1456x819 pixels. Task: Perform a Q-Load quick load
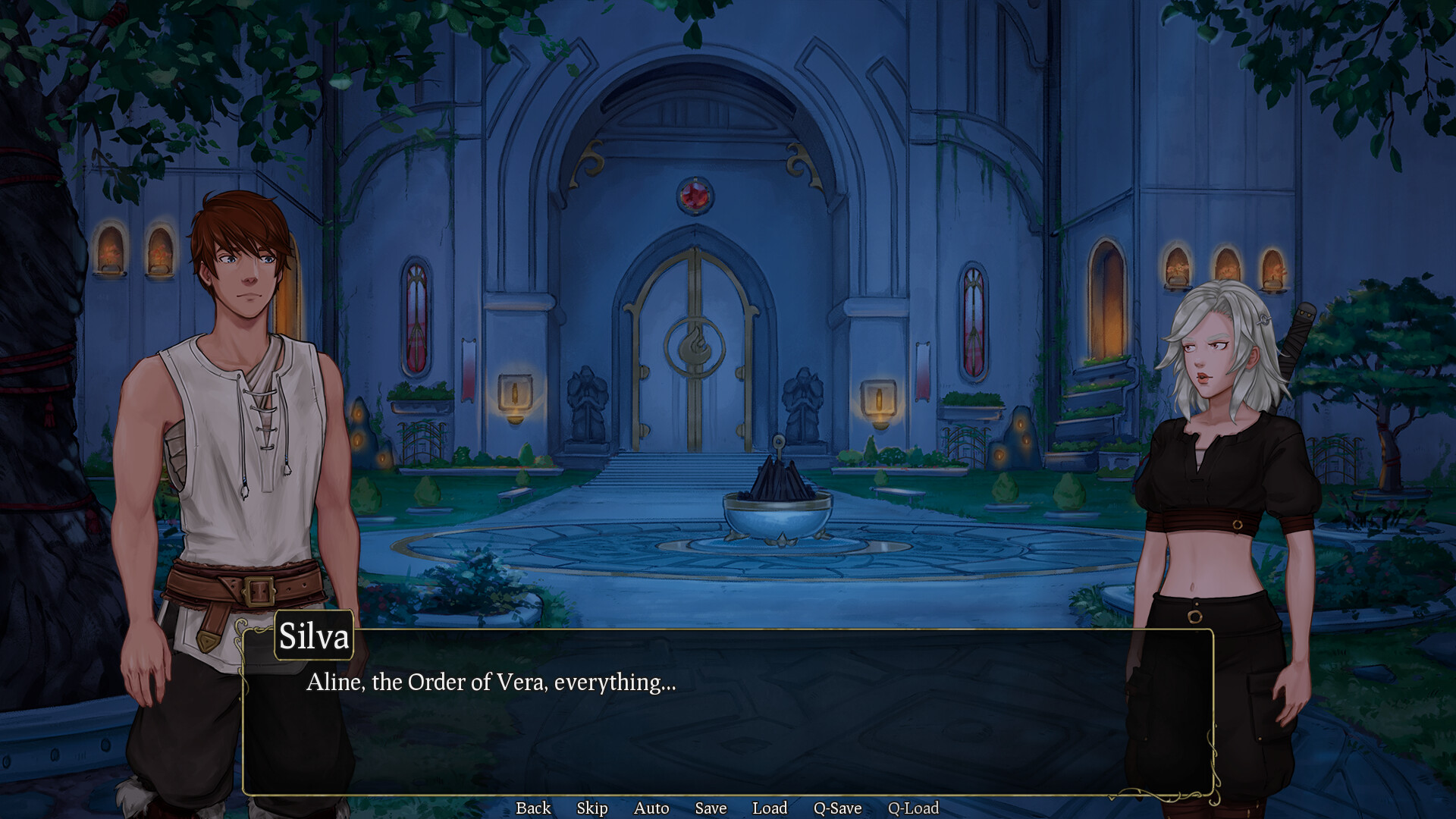914,808
